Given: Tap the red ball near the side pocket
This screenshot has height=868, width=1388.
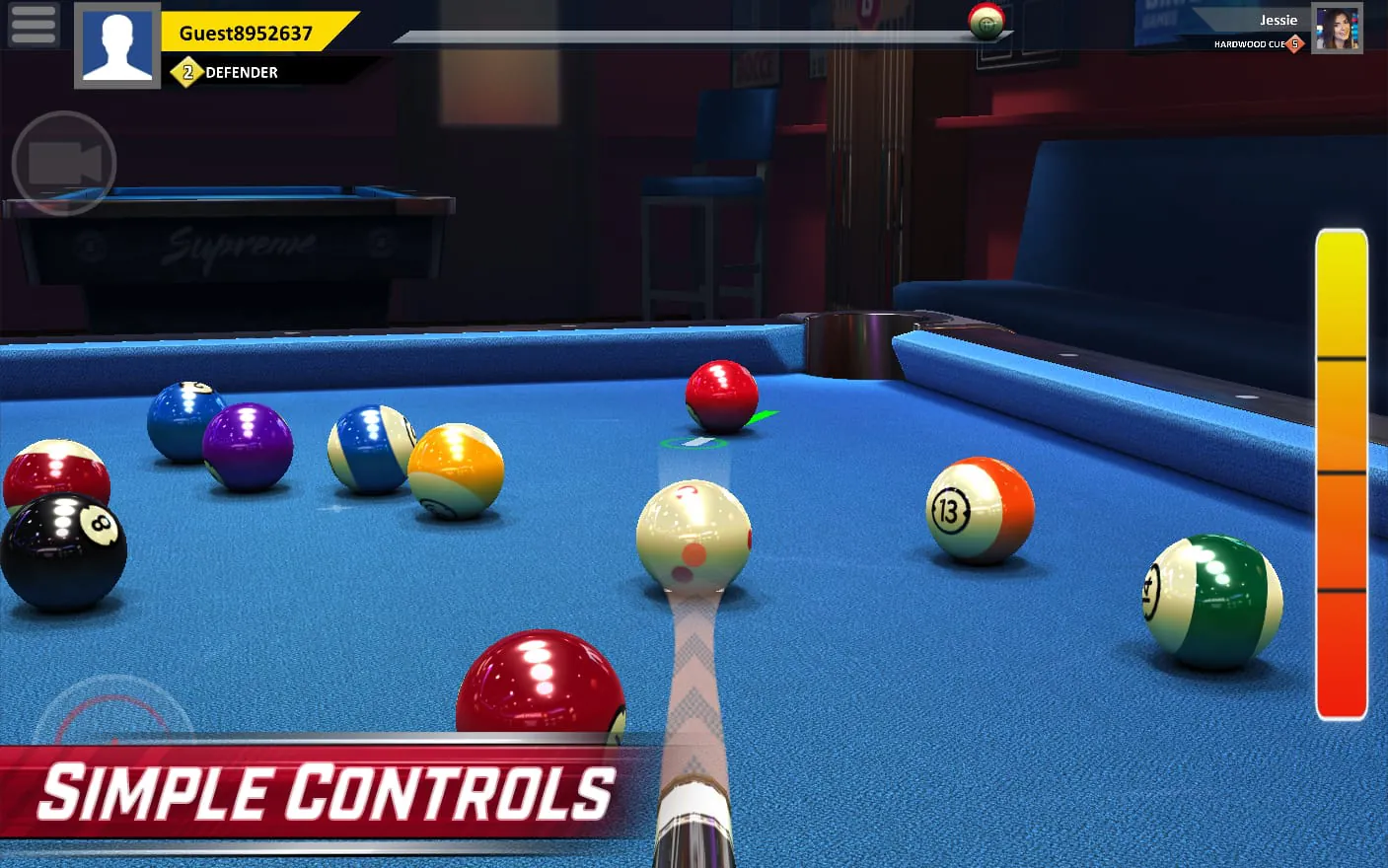Looking at the screenshot, I should tap(721, 394).
